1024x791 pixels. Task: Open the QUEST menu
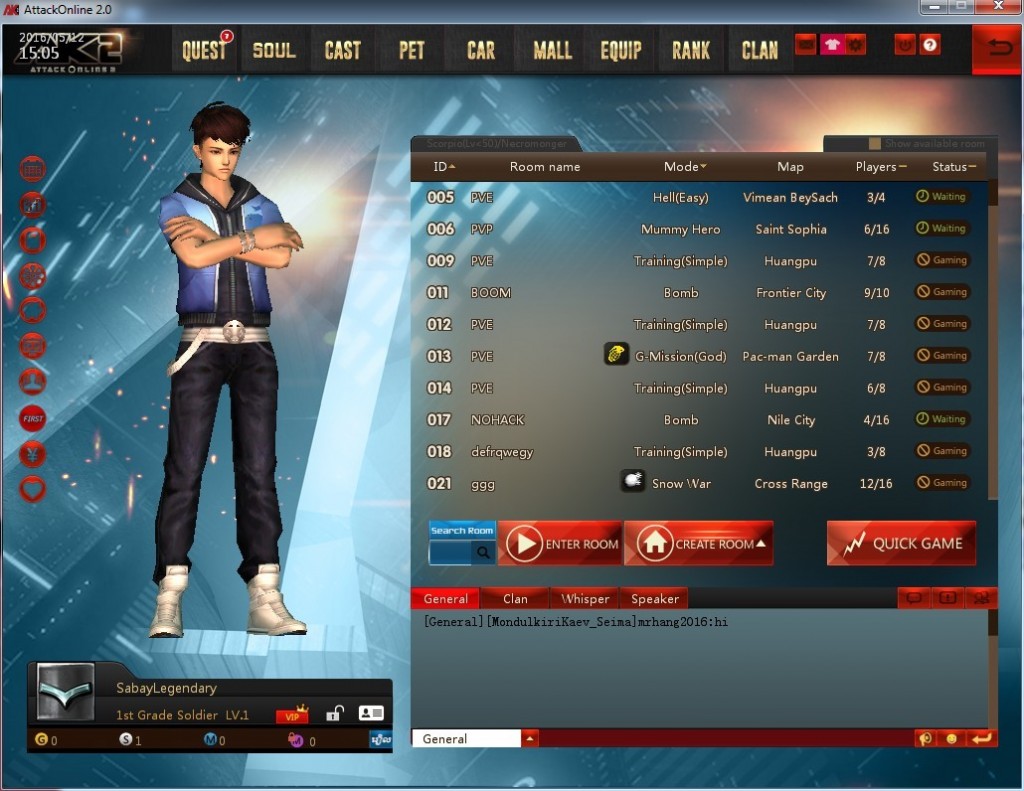click(205, 50)
